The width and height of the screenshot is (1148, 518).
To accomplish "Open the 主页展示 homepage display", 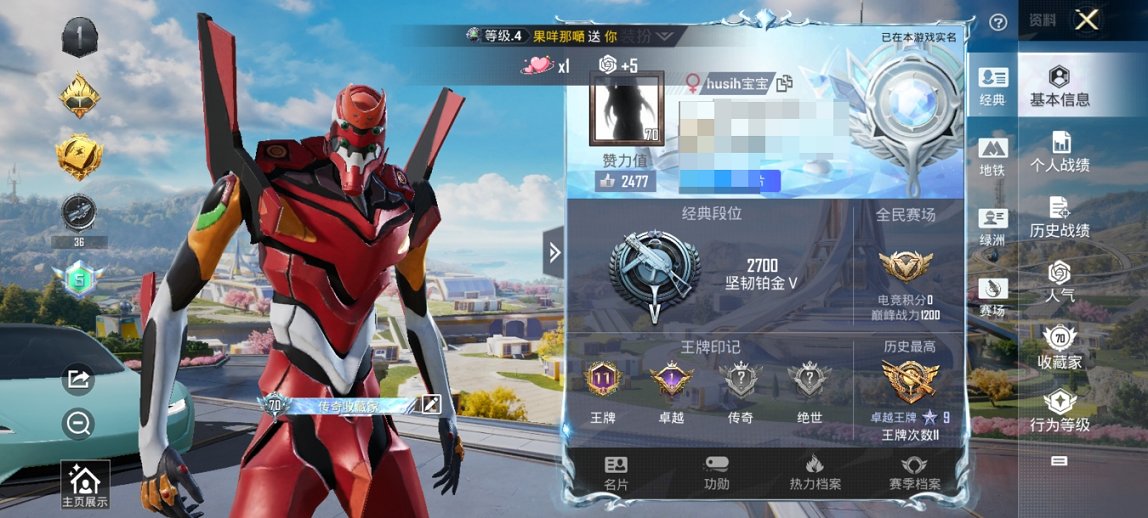I will tap(84, 485).
